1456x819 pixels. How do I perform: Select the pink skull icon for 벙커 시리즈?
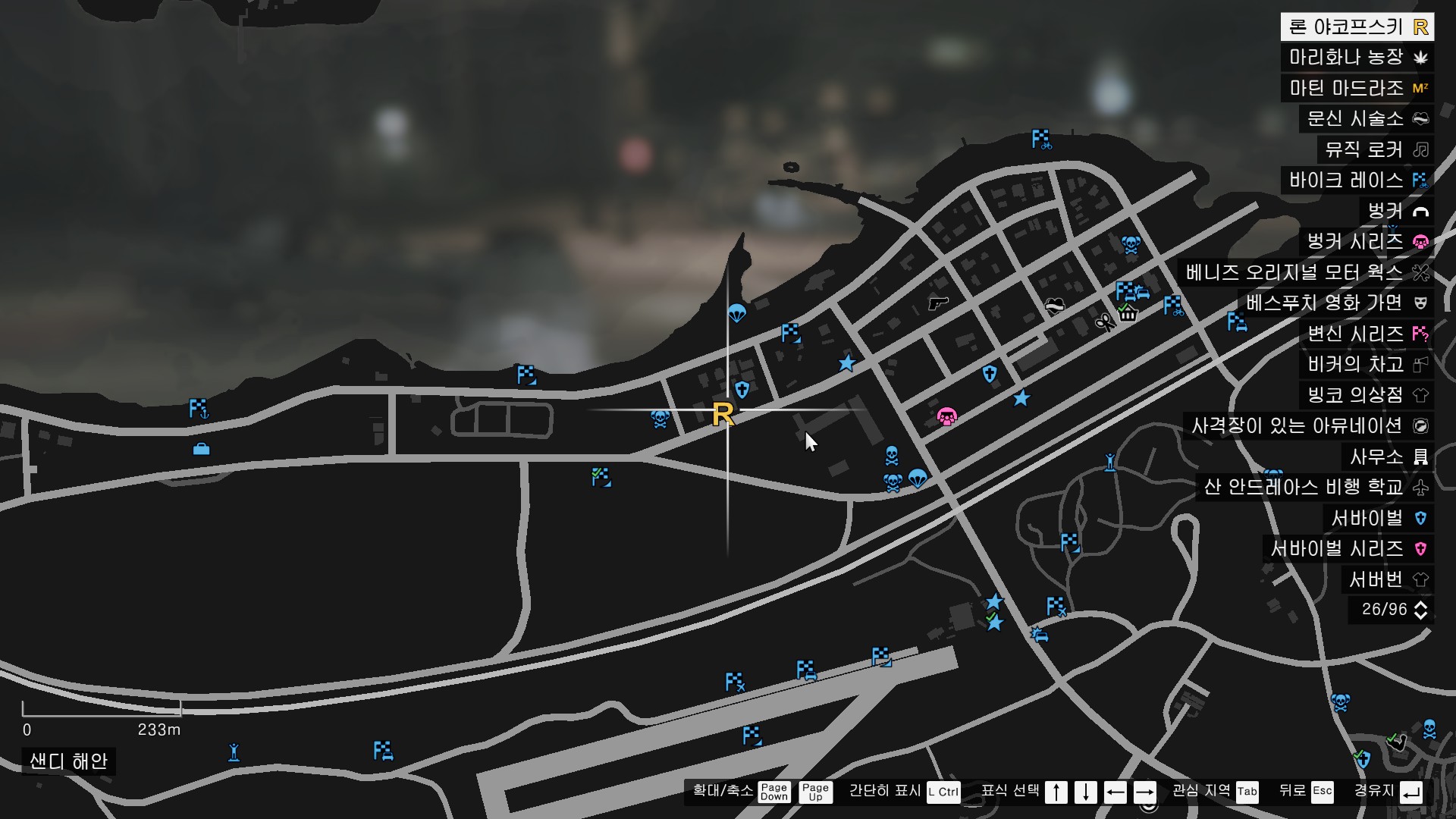pos(1420,242)
